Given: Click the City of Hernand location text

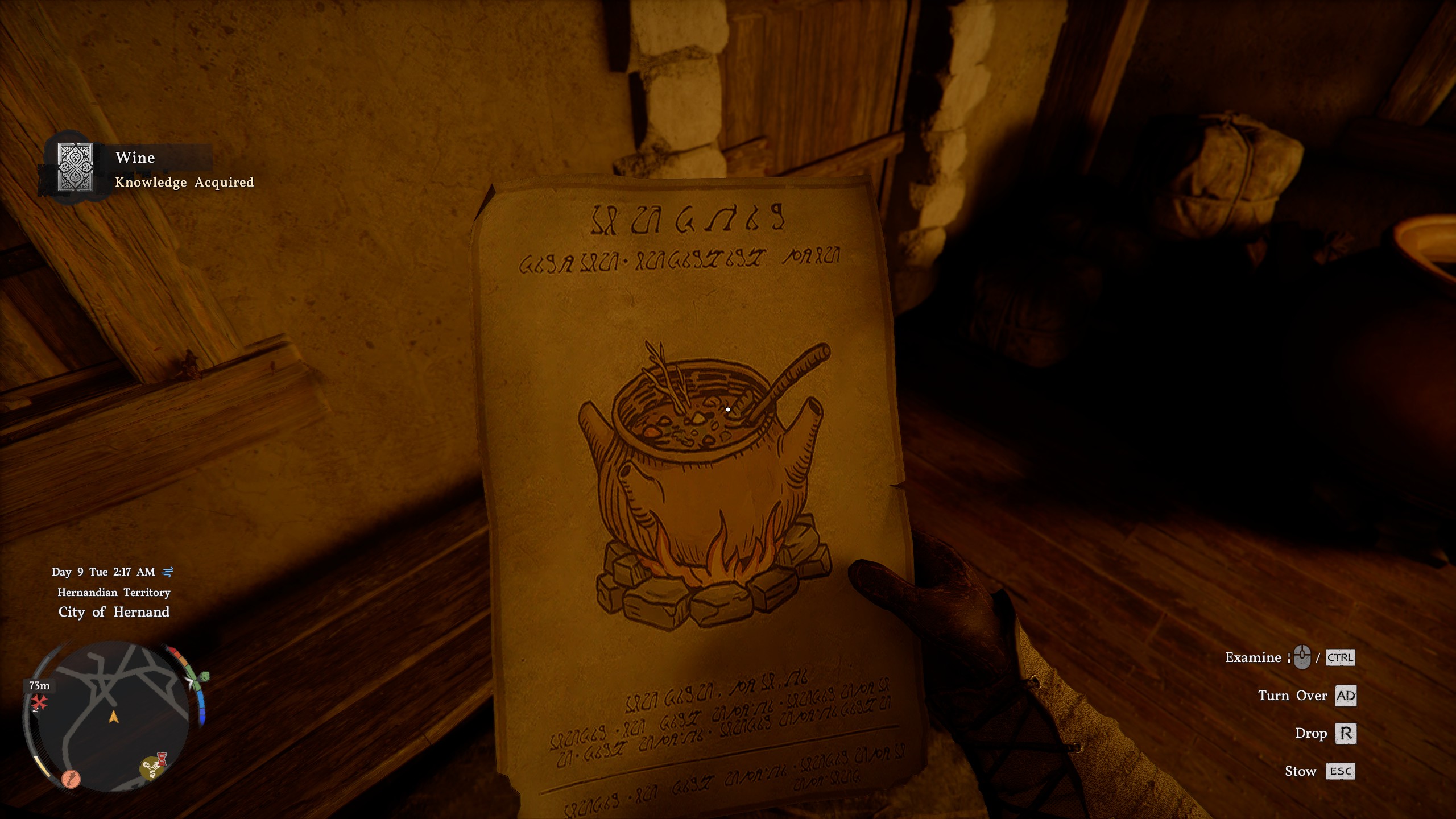Looking at the screenshot, I should 113,613.
